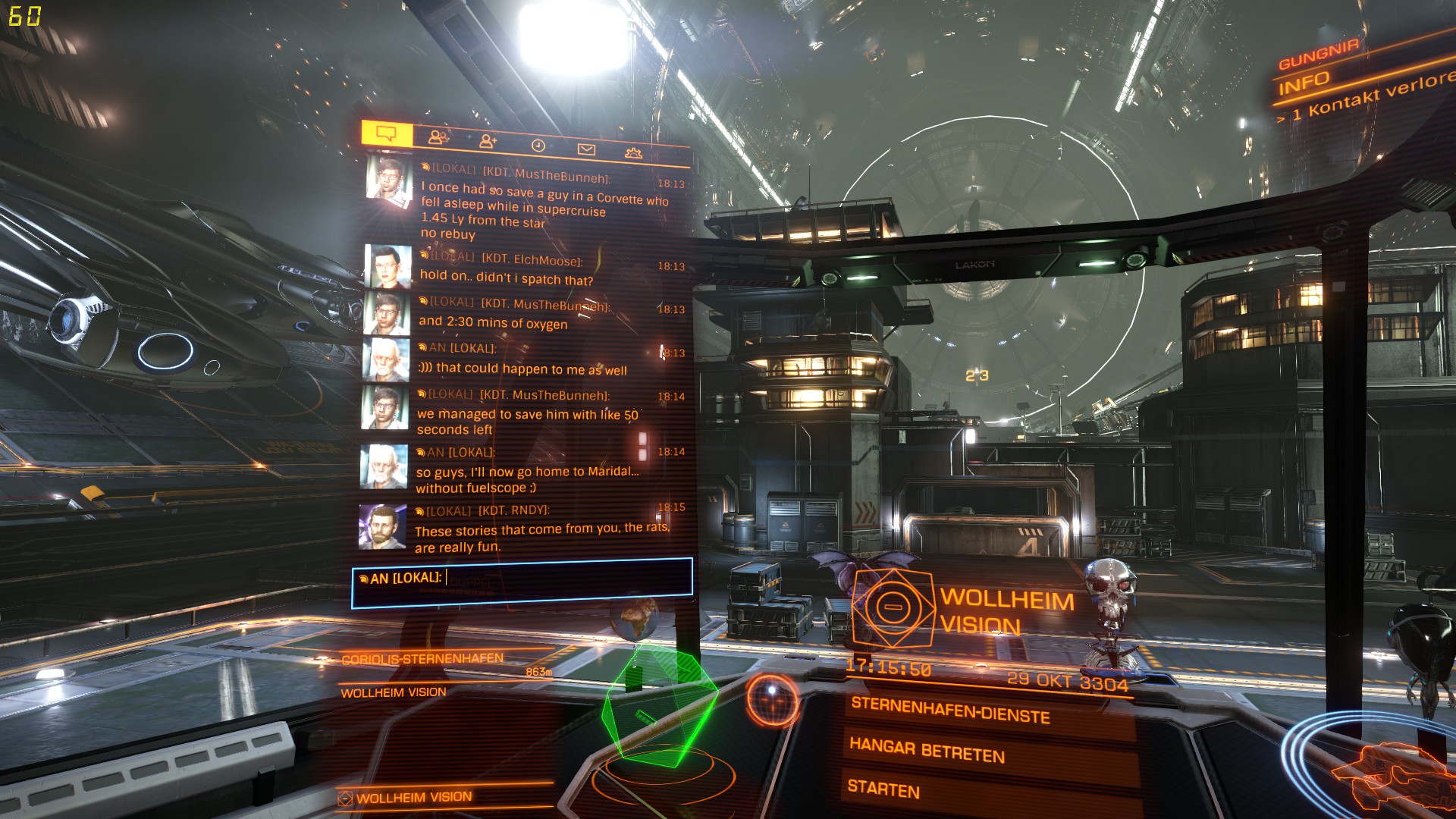Choose Hangar betreten
The height and width of the screenshot is (819, 1456).
927,750
